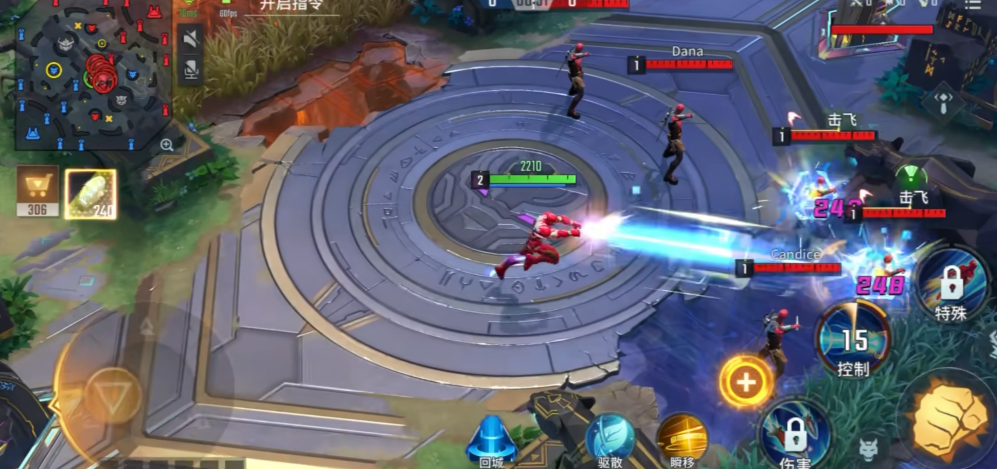The height and width of the screenshot is (469, 997).
Task: Zoom the minimap with the magnifier button
Action: click(166, 144)
